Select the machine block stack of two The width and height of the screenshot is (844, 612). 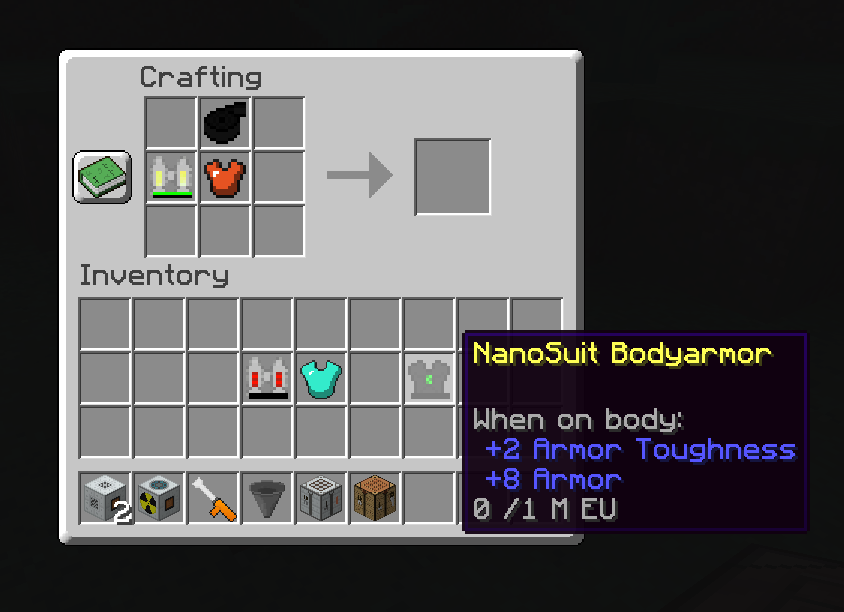click(x=106, y=497)
